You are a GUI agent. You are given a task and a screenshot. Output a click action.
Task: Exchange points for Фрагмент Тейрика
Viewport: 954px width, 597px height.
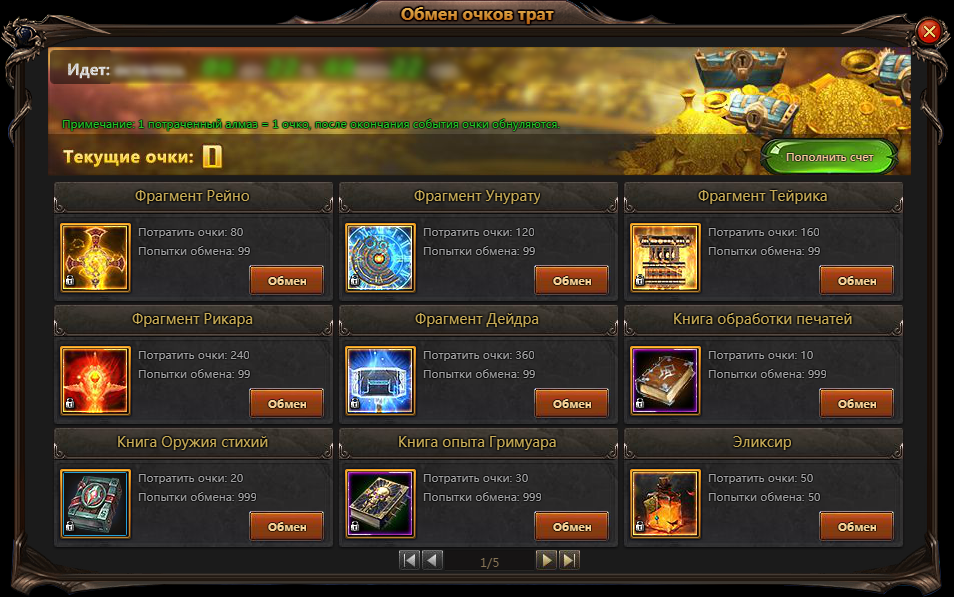click(x=857, y=281)
